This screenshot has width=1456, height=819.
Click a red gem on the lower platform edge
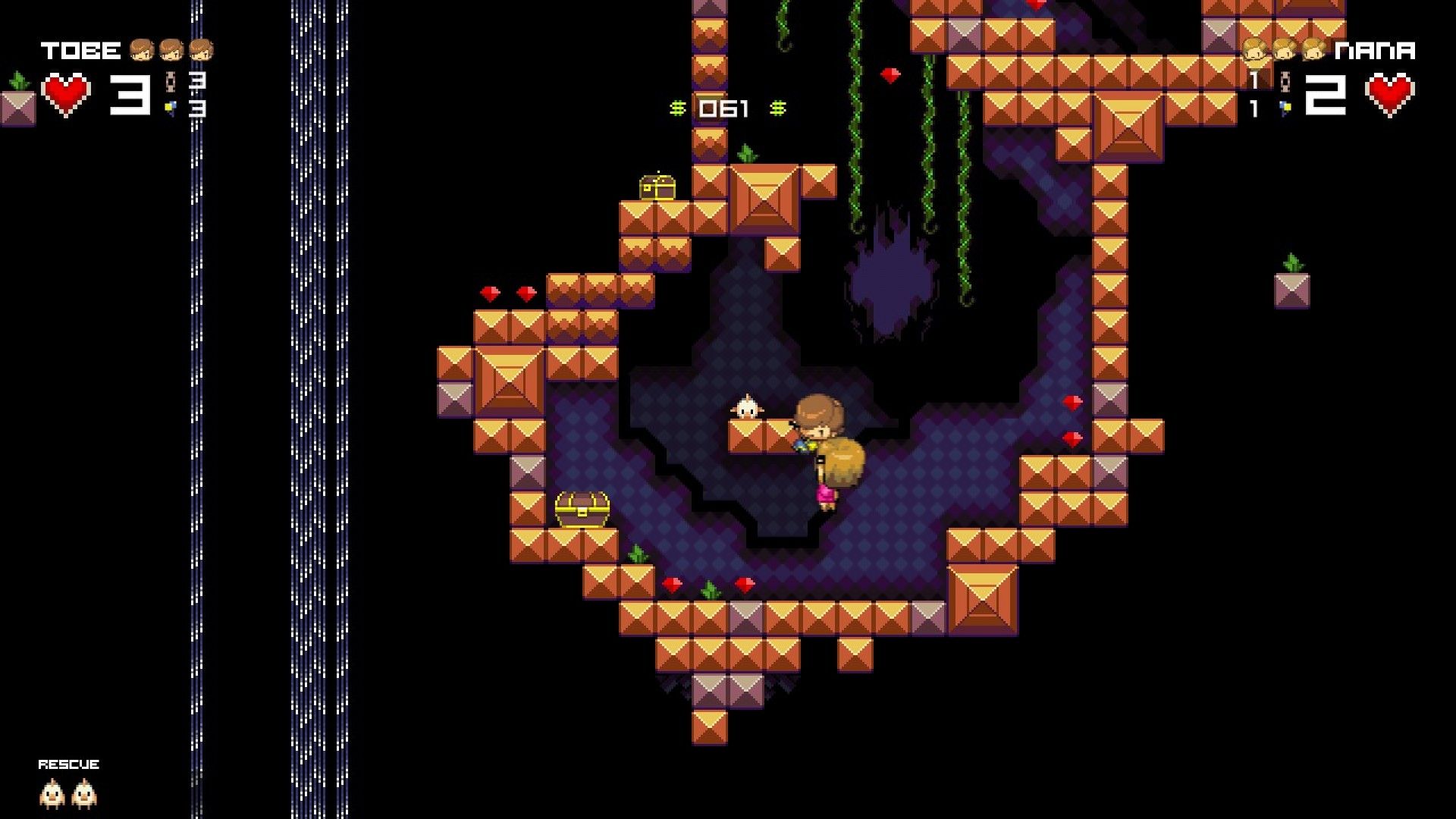pos(671,585)
